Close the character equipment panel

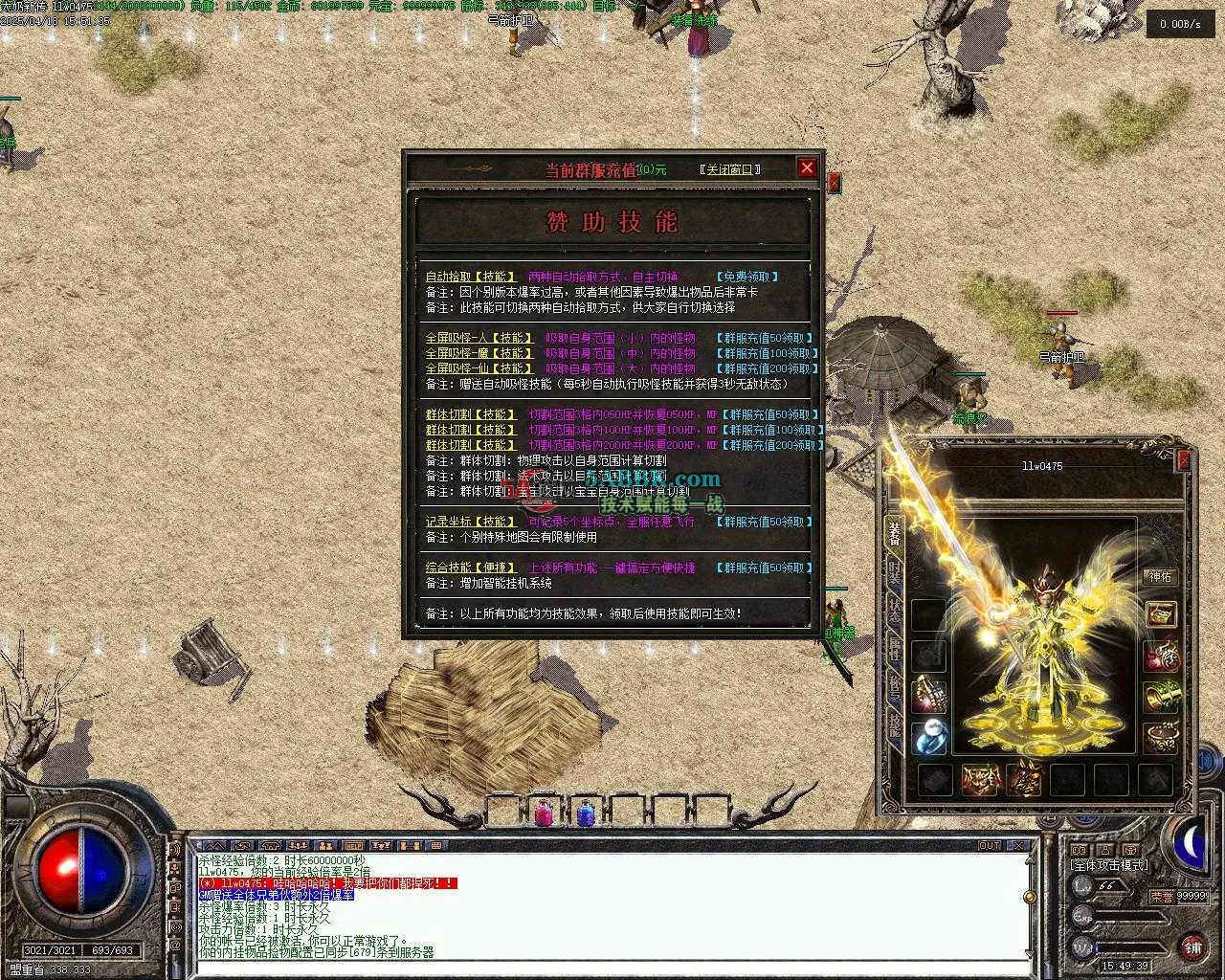click(1184, 460)
